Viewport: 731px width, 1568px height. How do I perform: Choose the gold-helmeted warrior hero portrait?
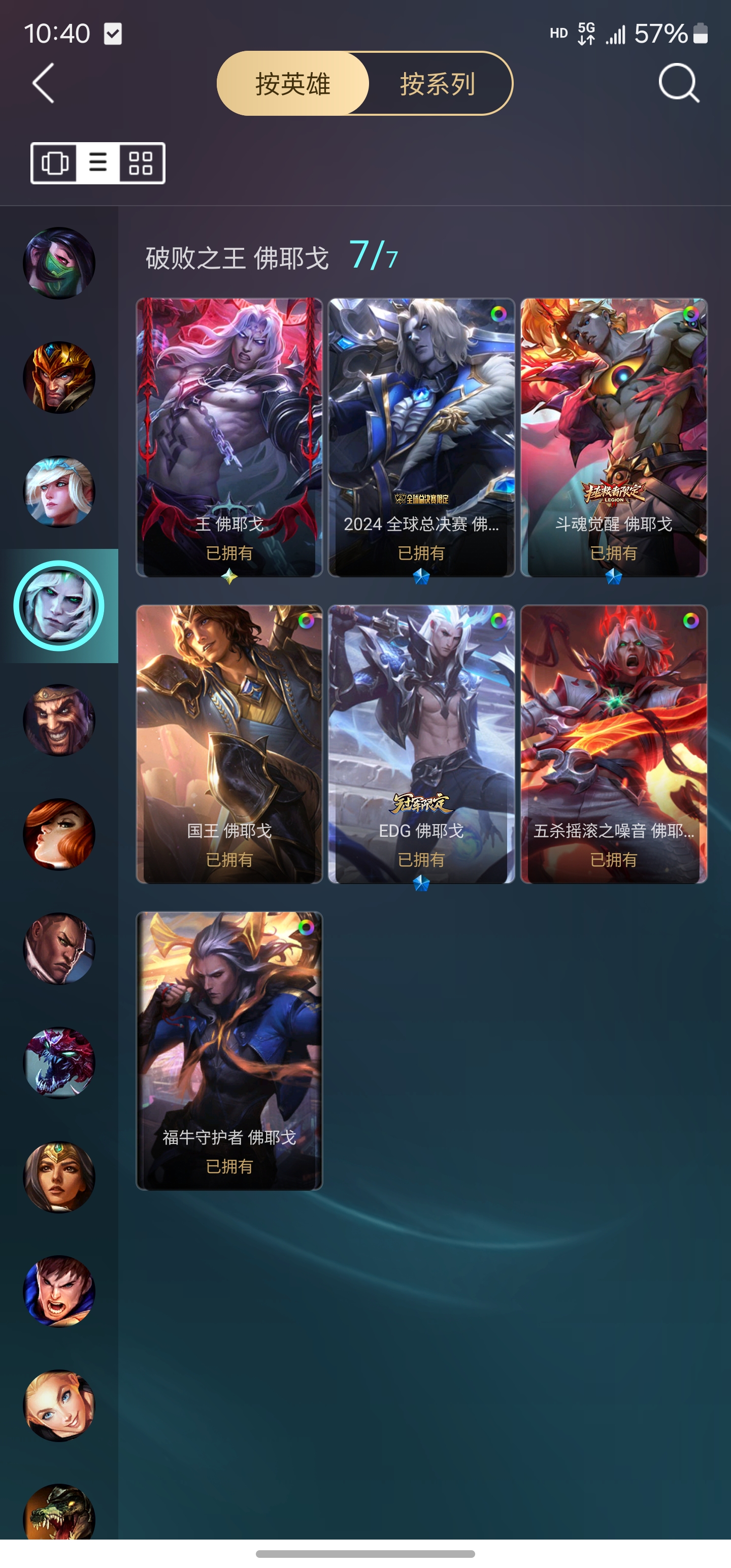[x=59, y=377]
